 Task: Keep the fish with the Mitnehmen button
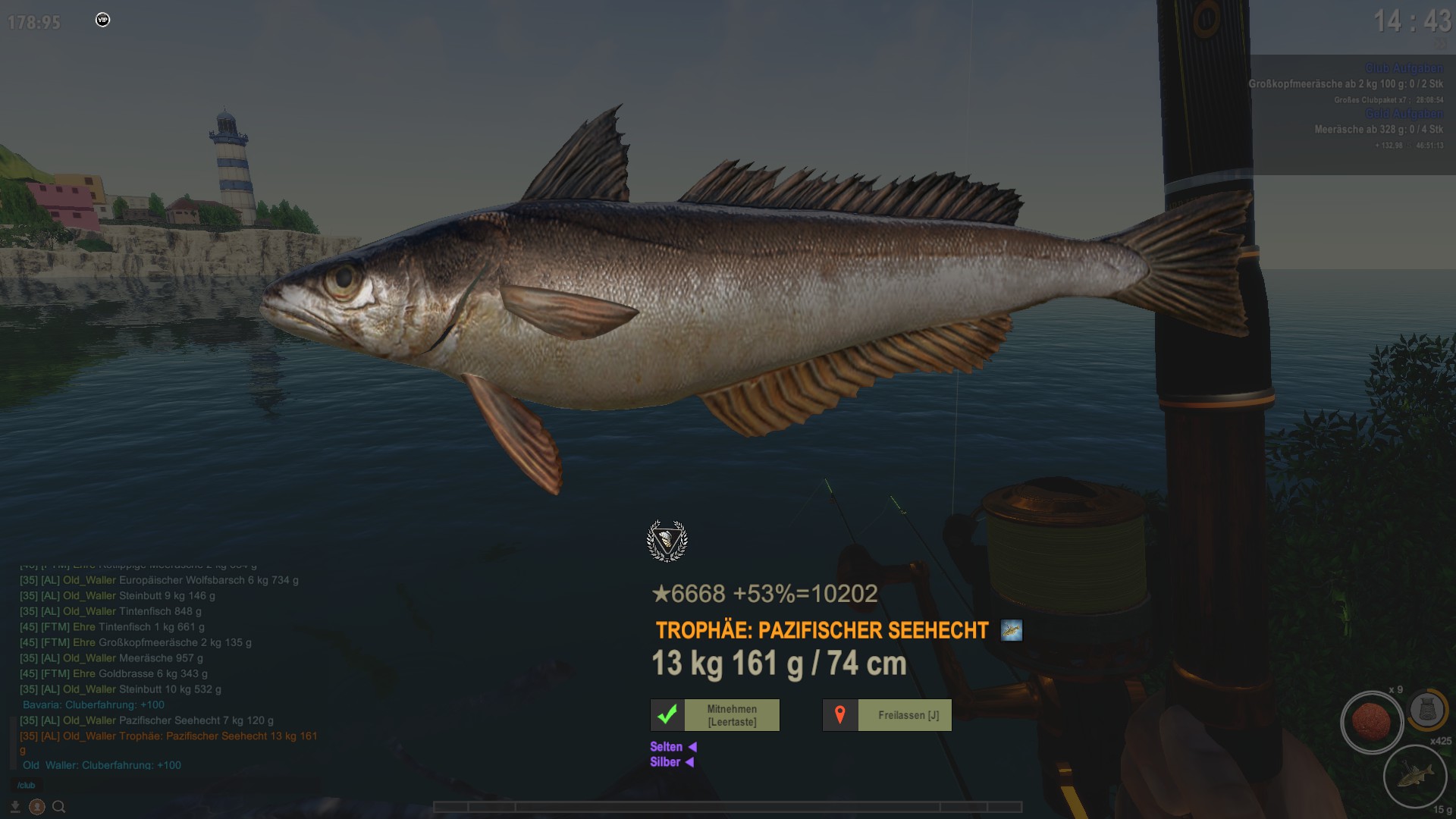(715, 715)
